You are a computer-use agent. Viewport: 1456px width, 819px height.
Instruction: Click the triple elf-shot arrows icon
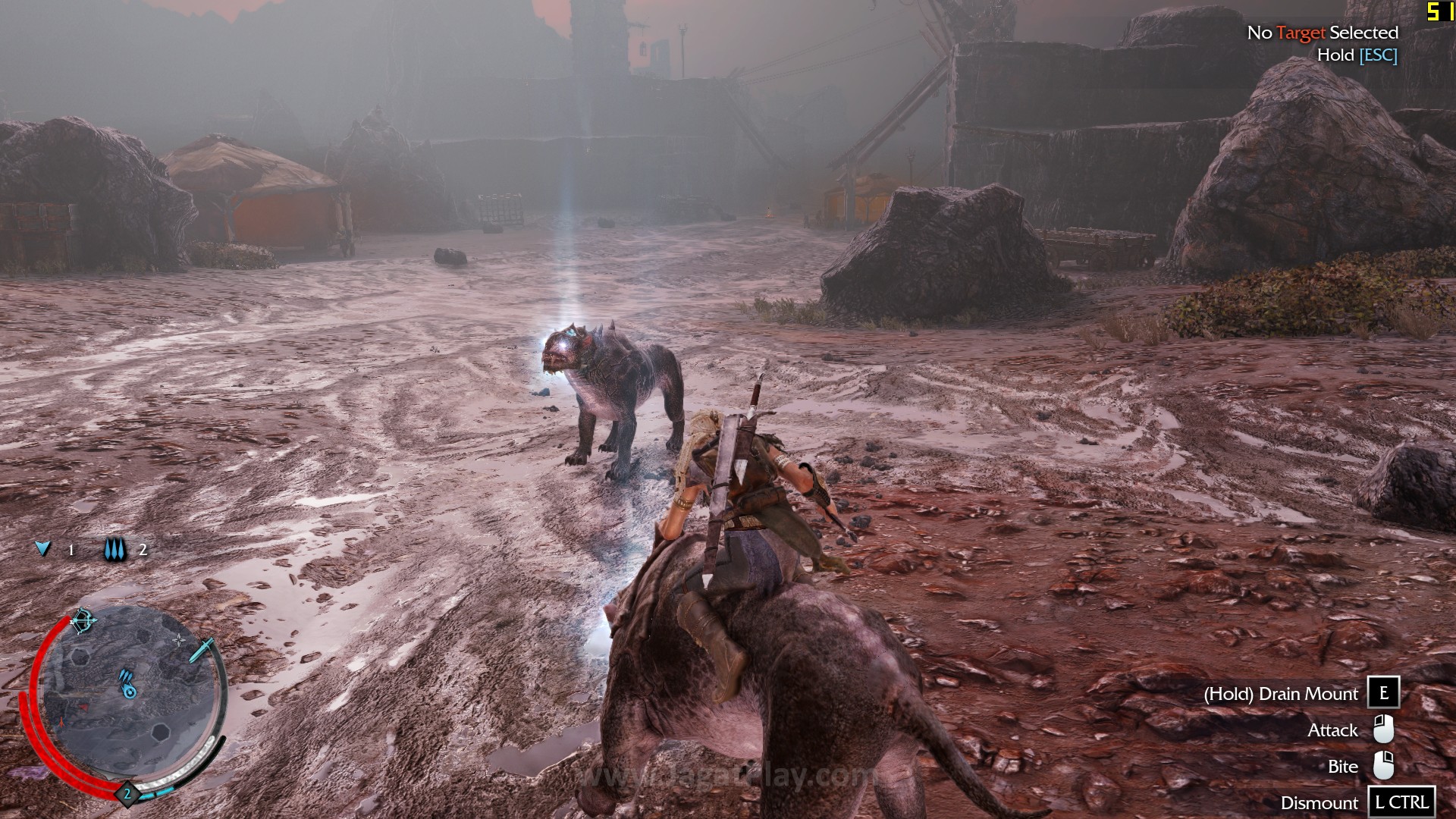pos(116,550)
